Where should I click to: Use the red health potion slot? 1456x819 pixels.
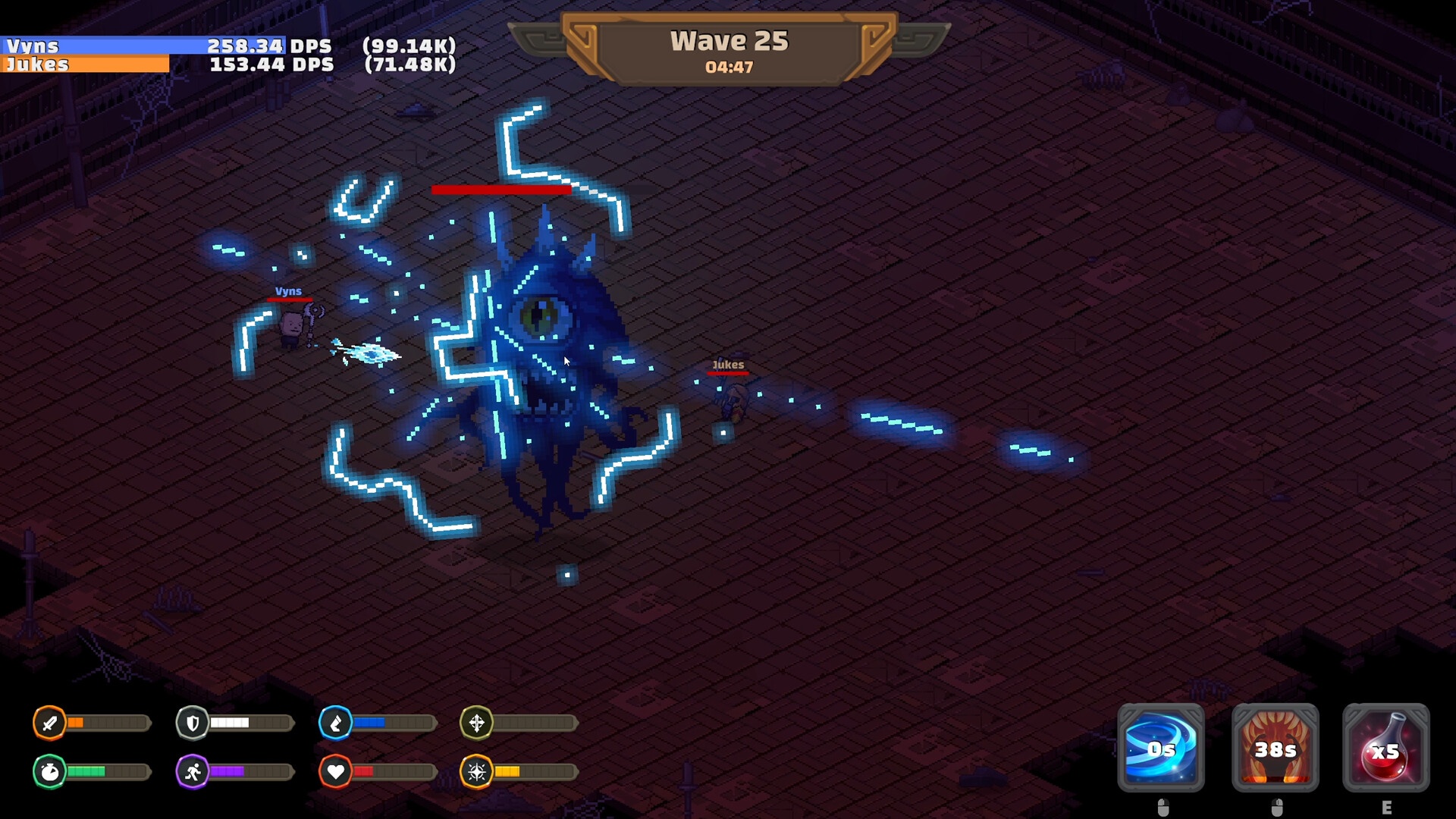(1385, 748)
